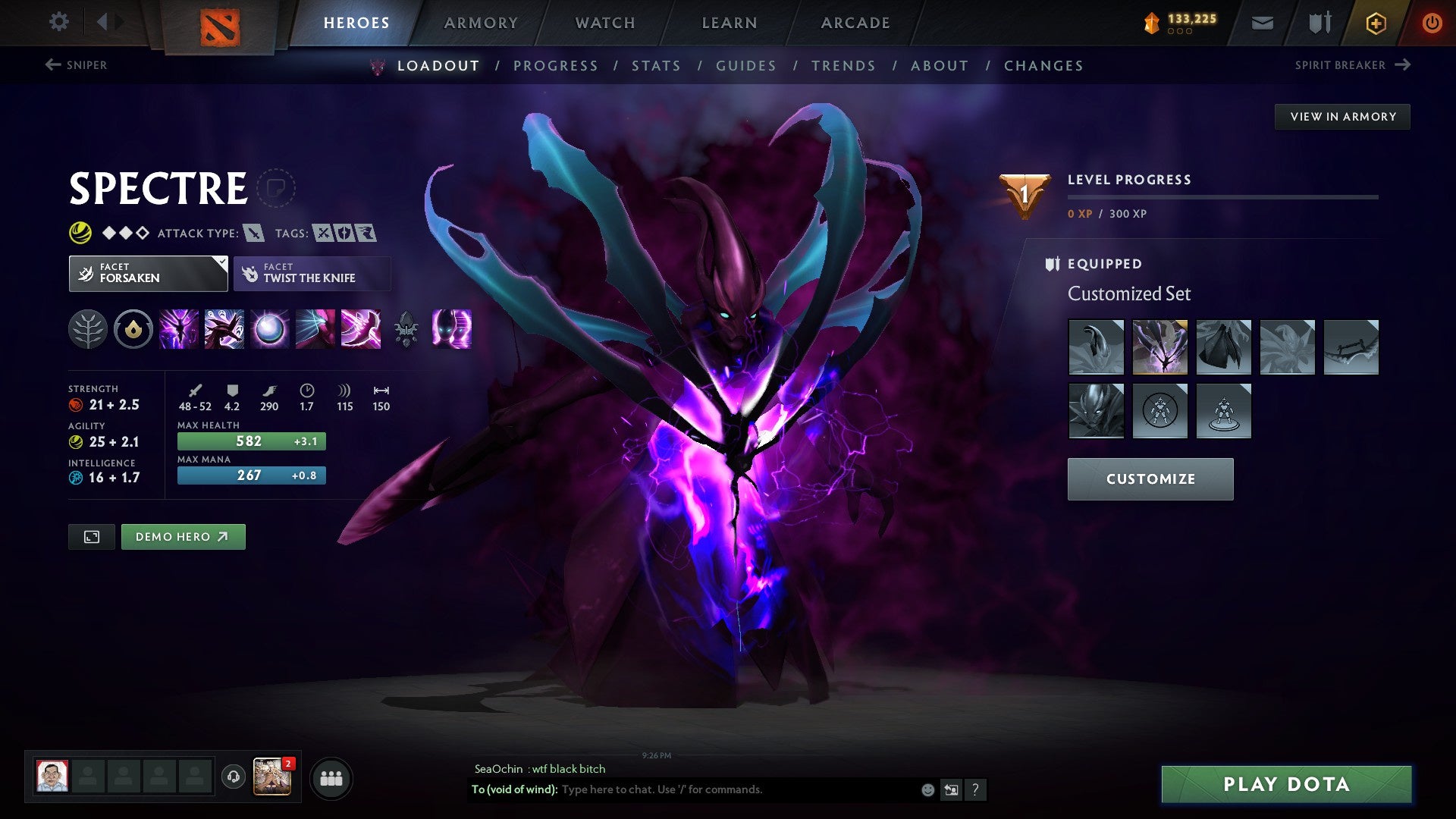Select the equipped helmet item thumbnail
Image resolution: width=1456 pixels, height=819 pixels.
coord(1097,410)
